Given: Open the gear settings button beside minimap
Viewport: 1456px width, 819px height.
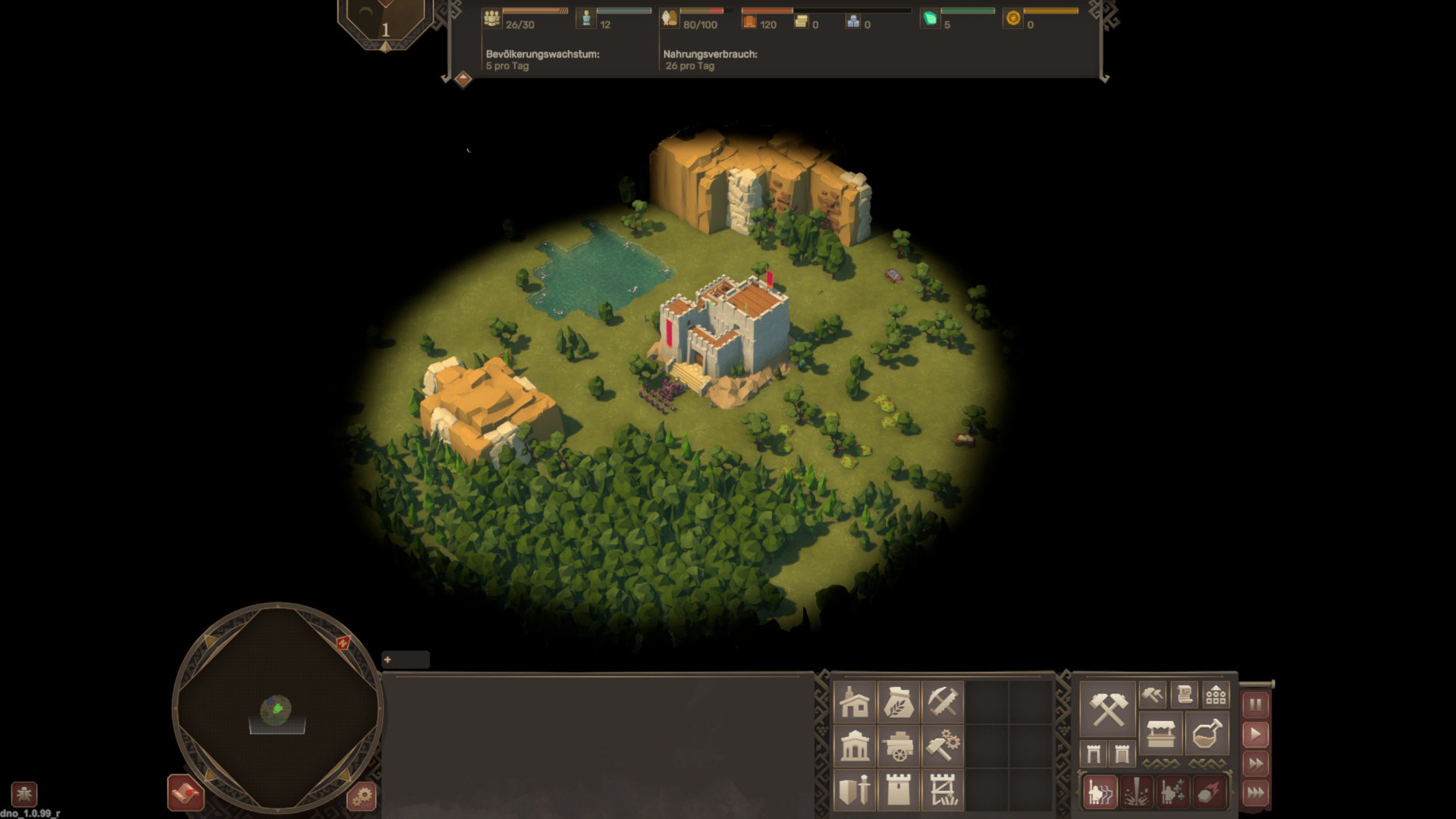Looking at the screenshot, I should point(362,796).
